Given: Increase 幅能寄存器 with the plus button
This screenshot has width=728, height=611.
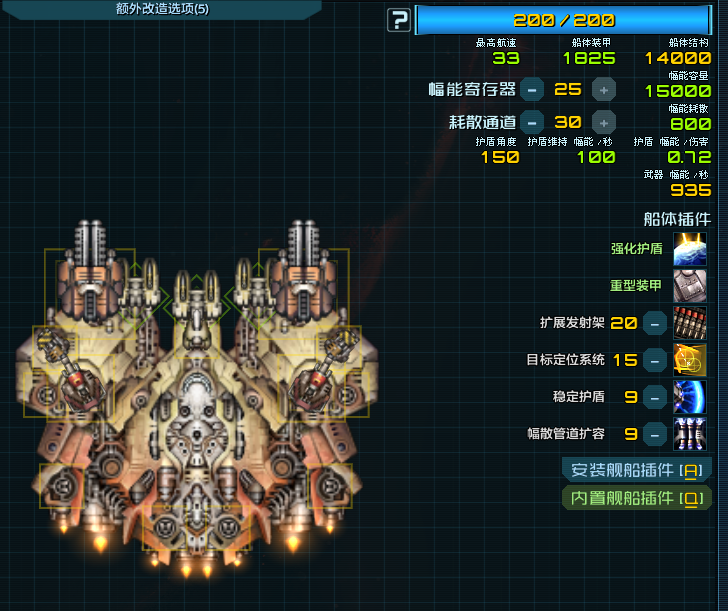Looking at the screenshot, I should coord(603,89).
